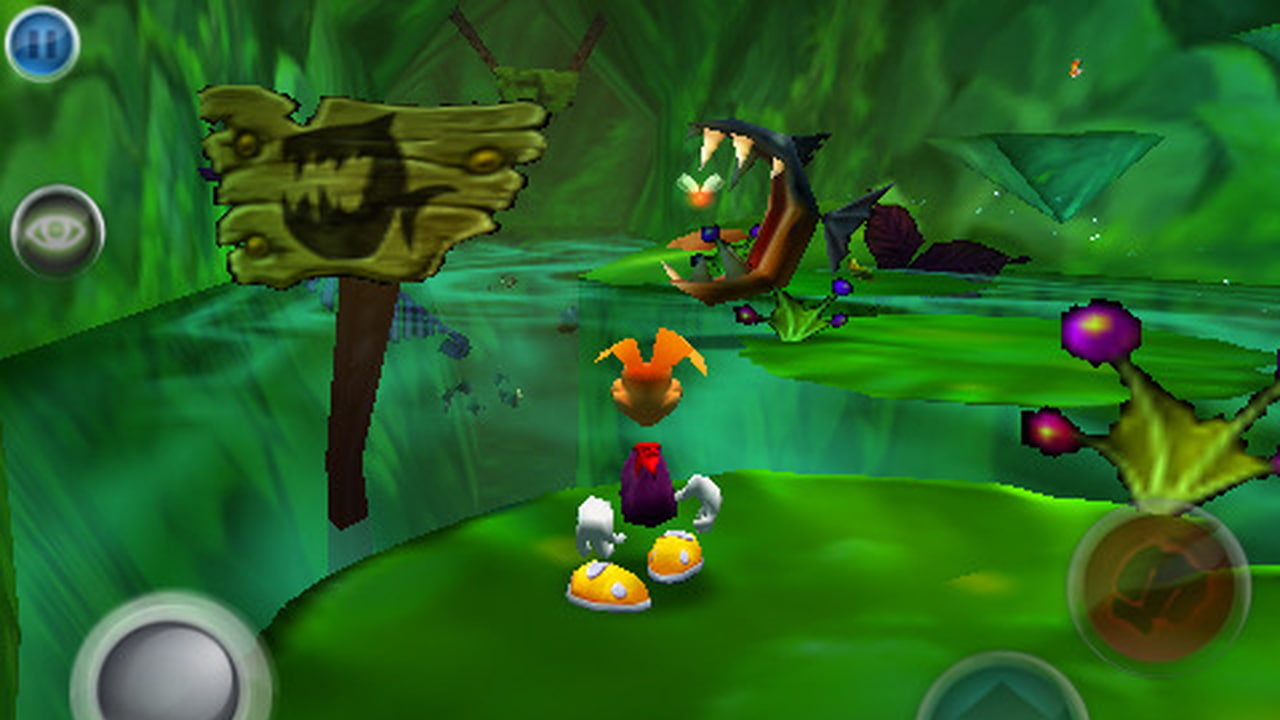Tap the teal jump arrow button
Screen dimensions: 1280x720
pos(1001,694)
